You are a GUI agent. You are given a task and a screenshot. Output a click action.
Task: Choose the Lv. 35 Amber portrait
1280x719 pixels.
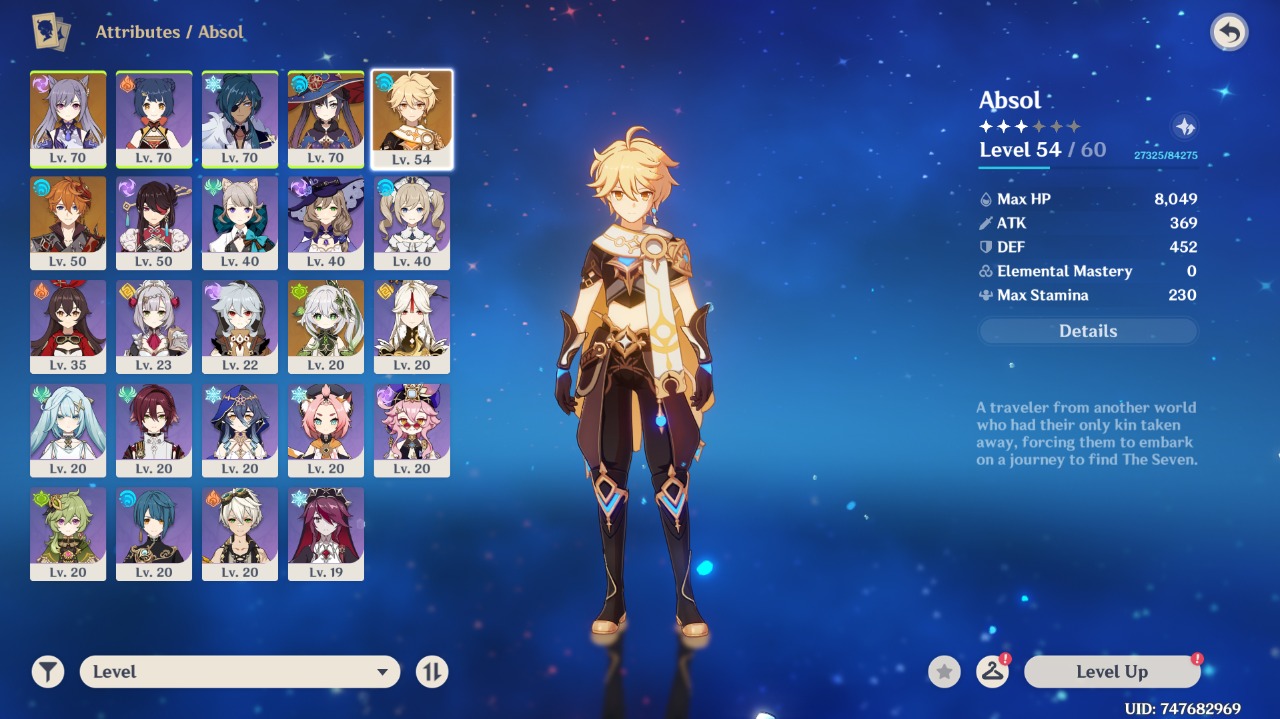click(x=68, y=327)
